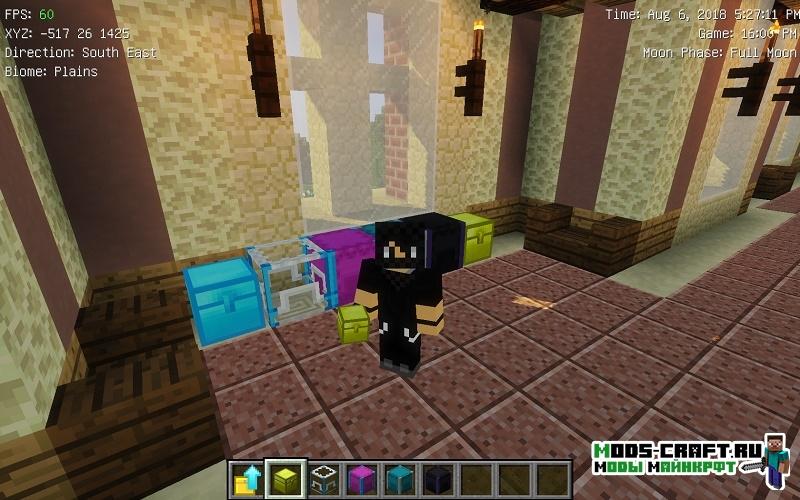Select the magenta chest hotbar slot
The width and height of the screenshot is (800, 500).
pyautogui.click(x=361, y=480)
